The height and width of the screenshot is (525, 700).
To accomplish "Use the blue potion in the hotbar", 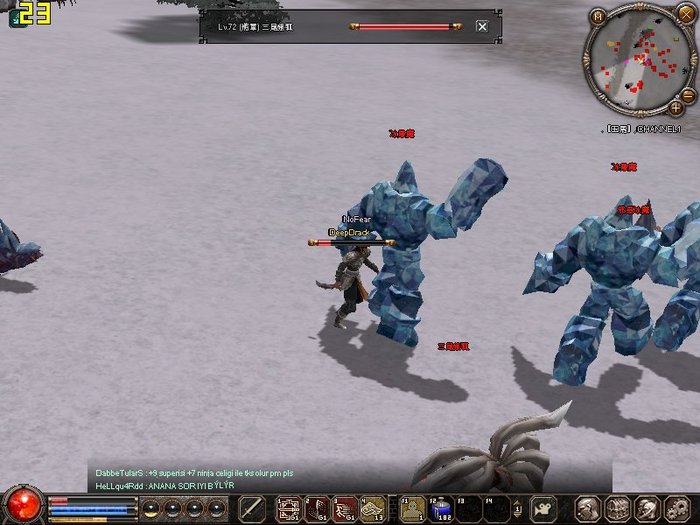I will [x=440, y=508].
